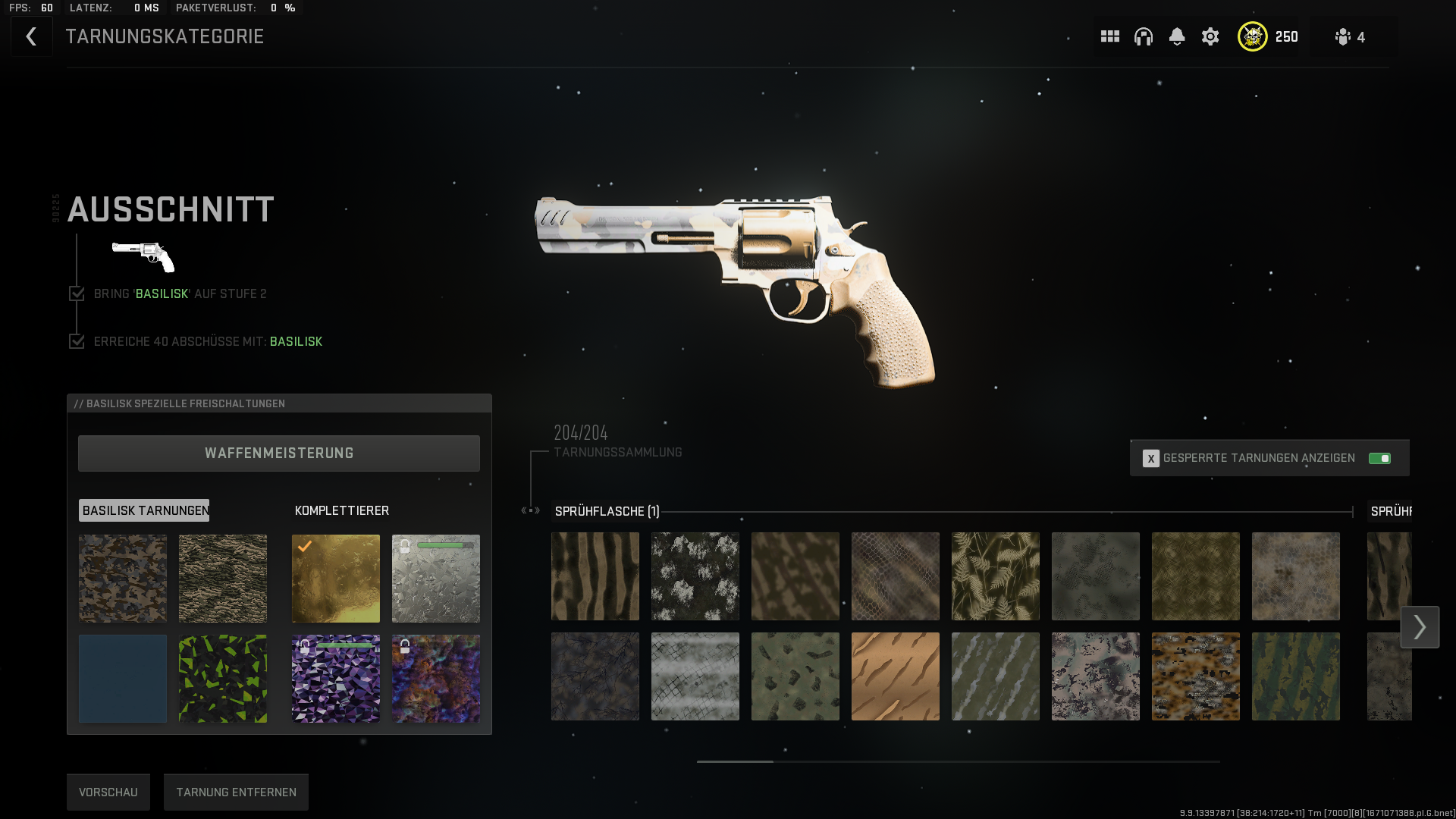Select the Basilisk Tarnungen tab
The height and width of the screenshot is (819, 1456).
(x=144, y=510)
